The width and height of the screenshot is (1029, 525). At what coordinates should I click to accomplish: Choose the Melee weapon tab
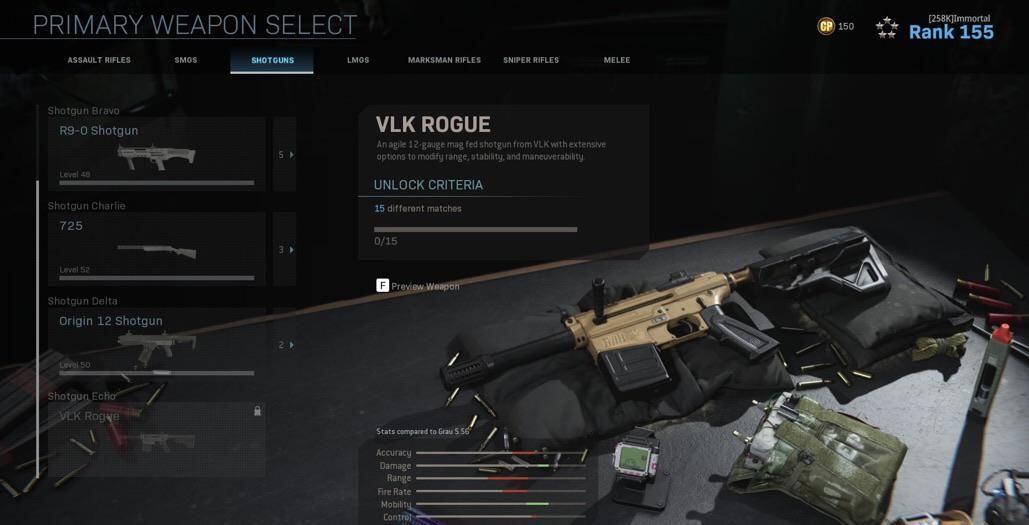pyautogui.click(x=617, y=60)
